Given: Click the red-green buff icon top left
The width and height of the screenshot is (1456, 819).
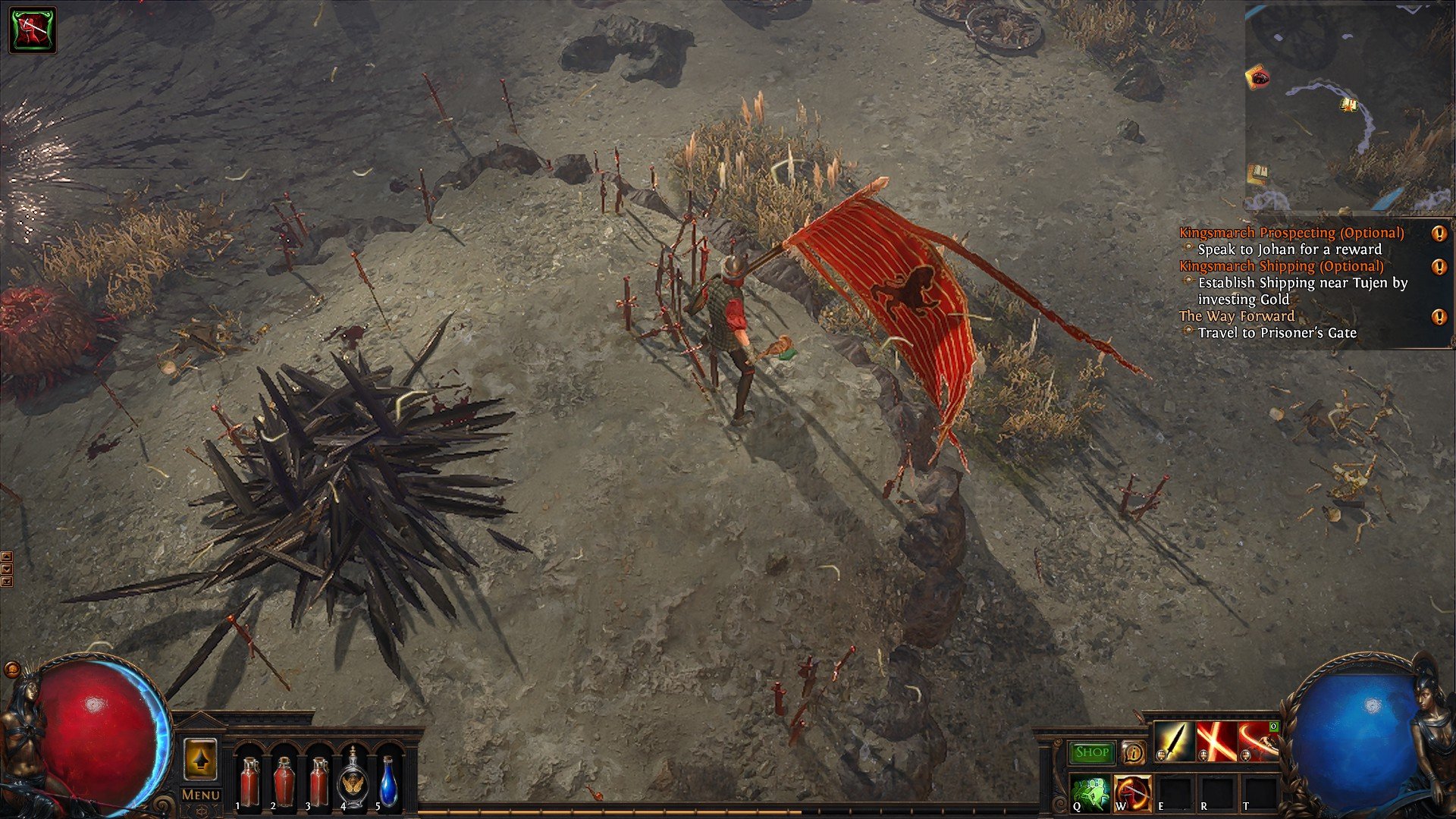Looking at the screenshot, I should pos(33,30).
